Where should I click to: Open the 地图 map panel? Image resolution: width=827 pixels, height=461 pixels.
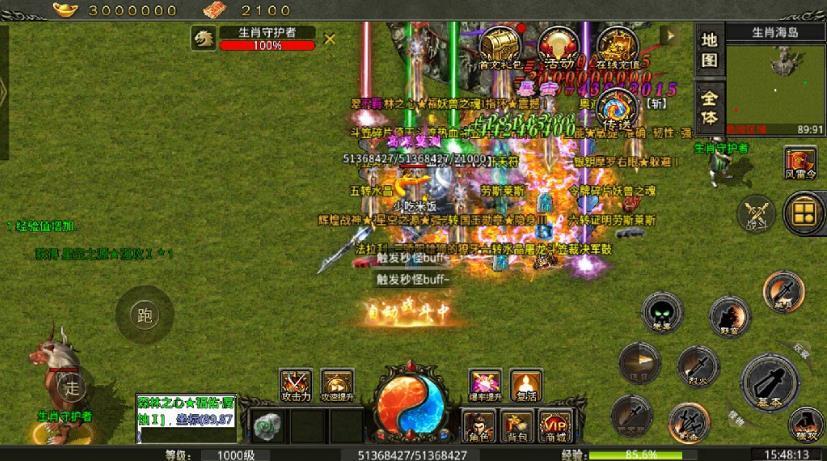709,50
